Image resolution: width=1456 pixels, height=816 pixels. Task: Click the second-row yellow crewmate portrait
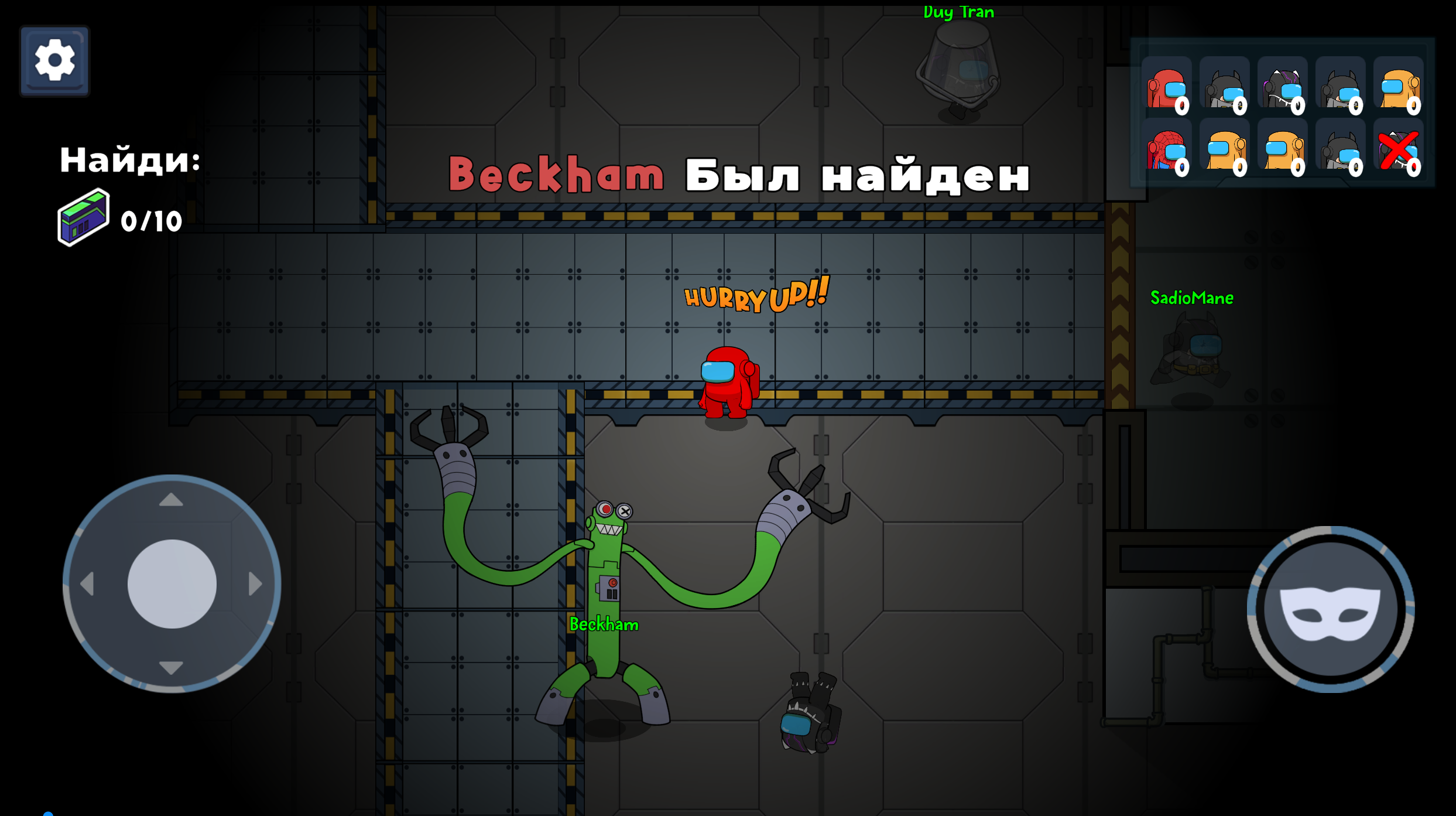click(1225, 149)
